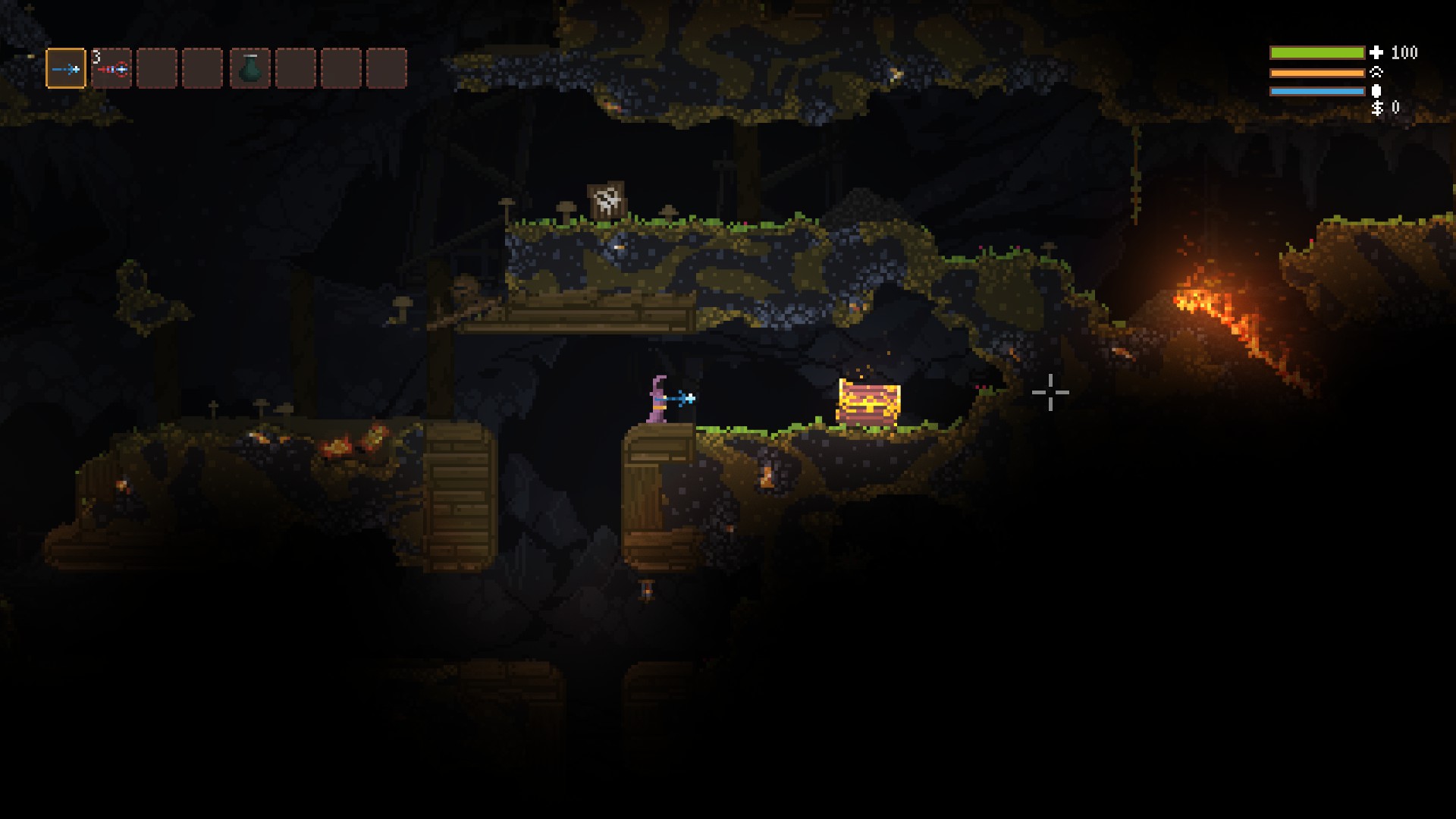This screenshot has height=819, width=1456.
Task: Click the last hotbar slot on the right
Action: point(387,68)
